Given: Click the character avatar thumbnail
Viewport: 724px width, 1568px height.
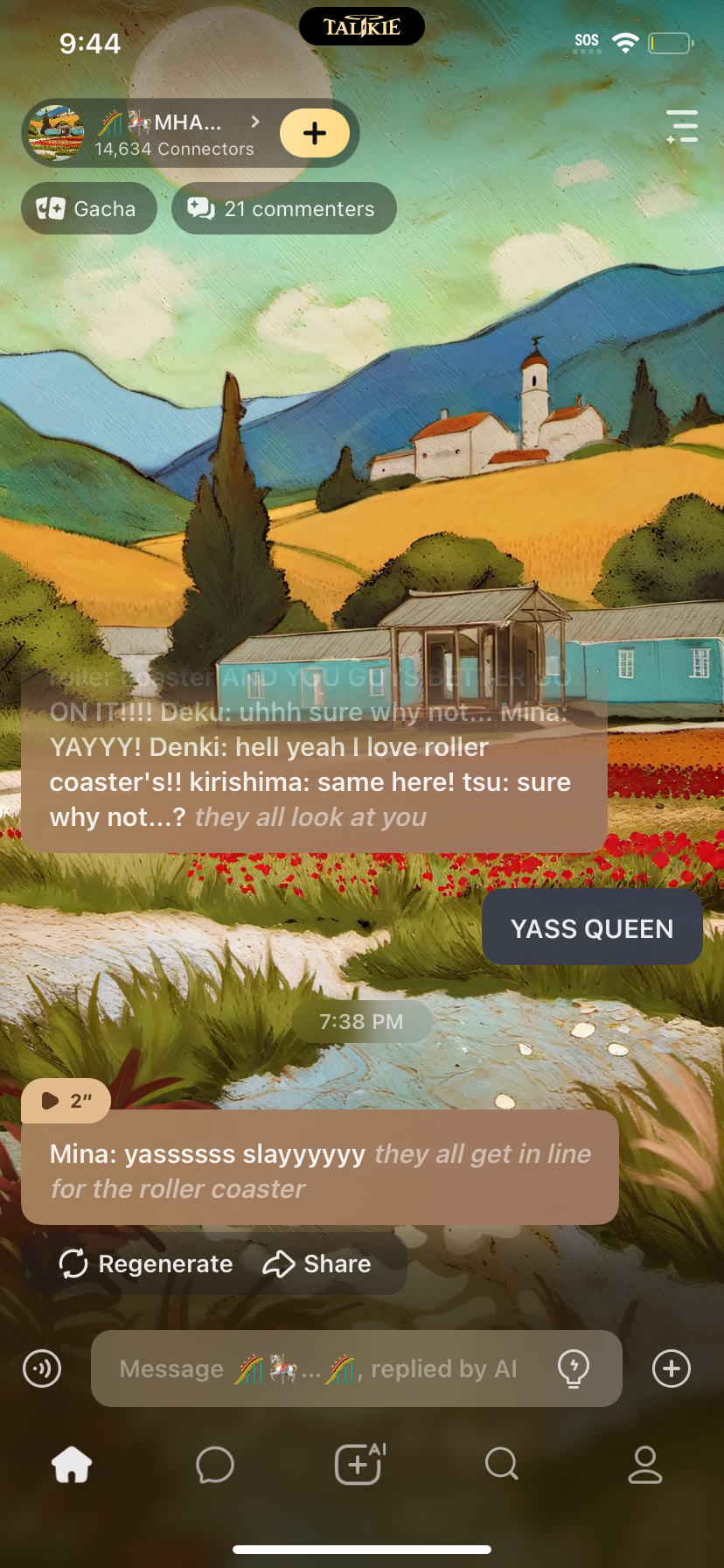Looking at the screenshot, I should point(56,133).
